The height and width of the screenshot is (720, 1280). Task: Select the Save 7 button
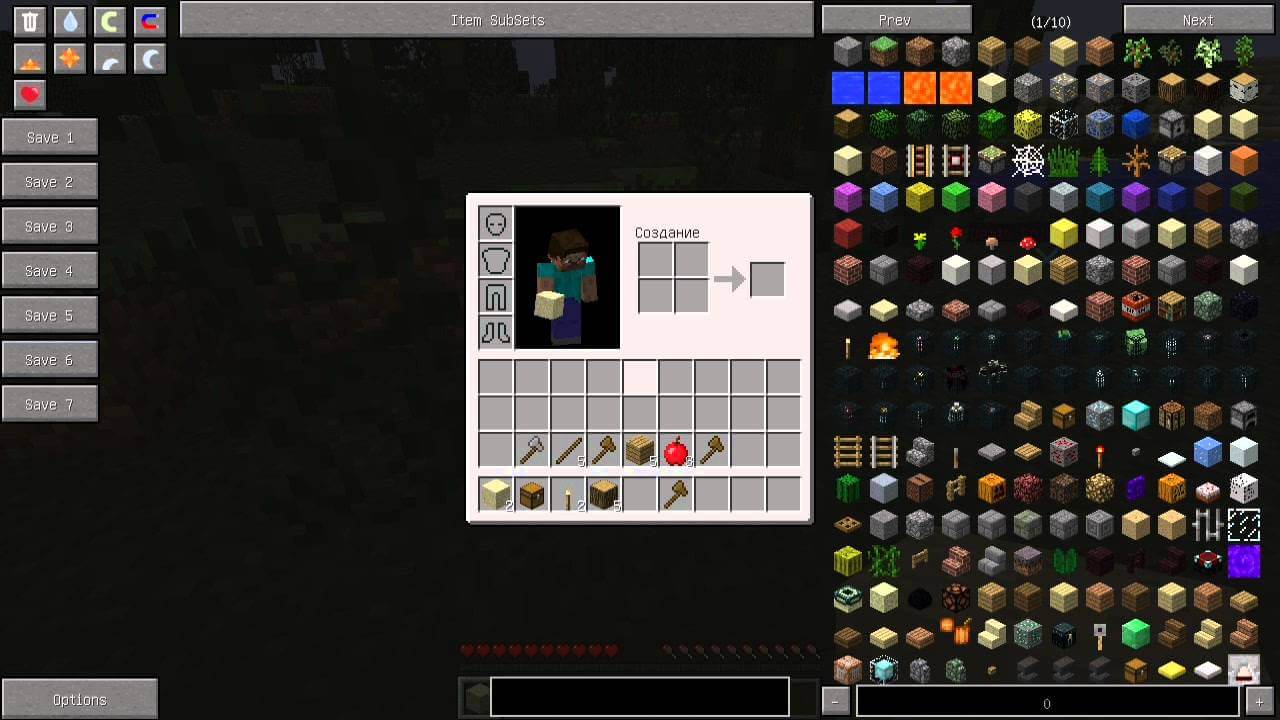click(50, 404)
